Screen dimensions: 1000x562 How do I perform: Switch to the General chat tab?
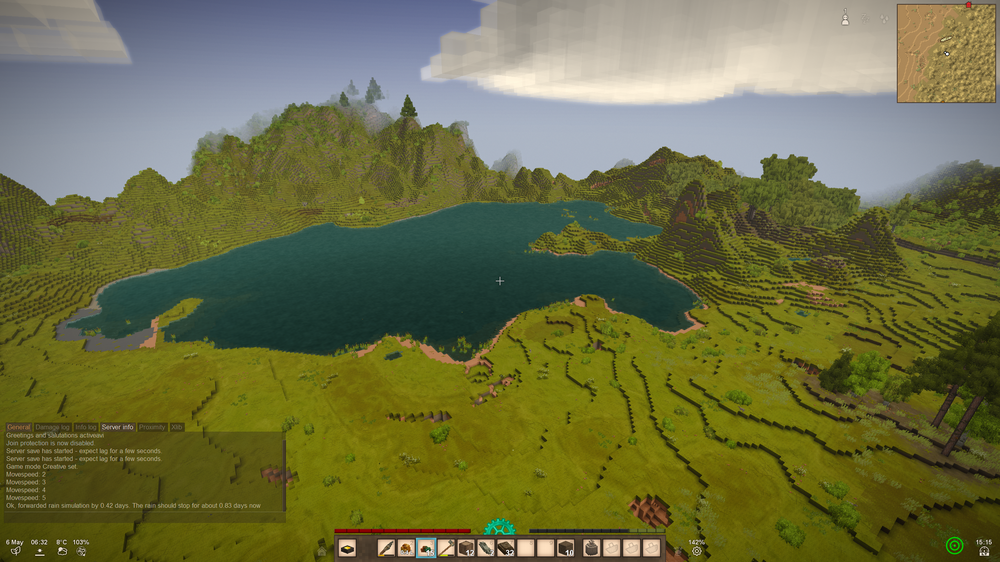pyautogui.click(x=19, y=427)
